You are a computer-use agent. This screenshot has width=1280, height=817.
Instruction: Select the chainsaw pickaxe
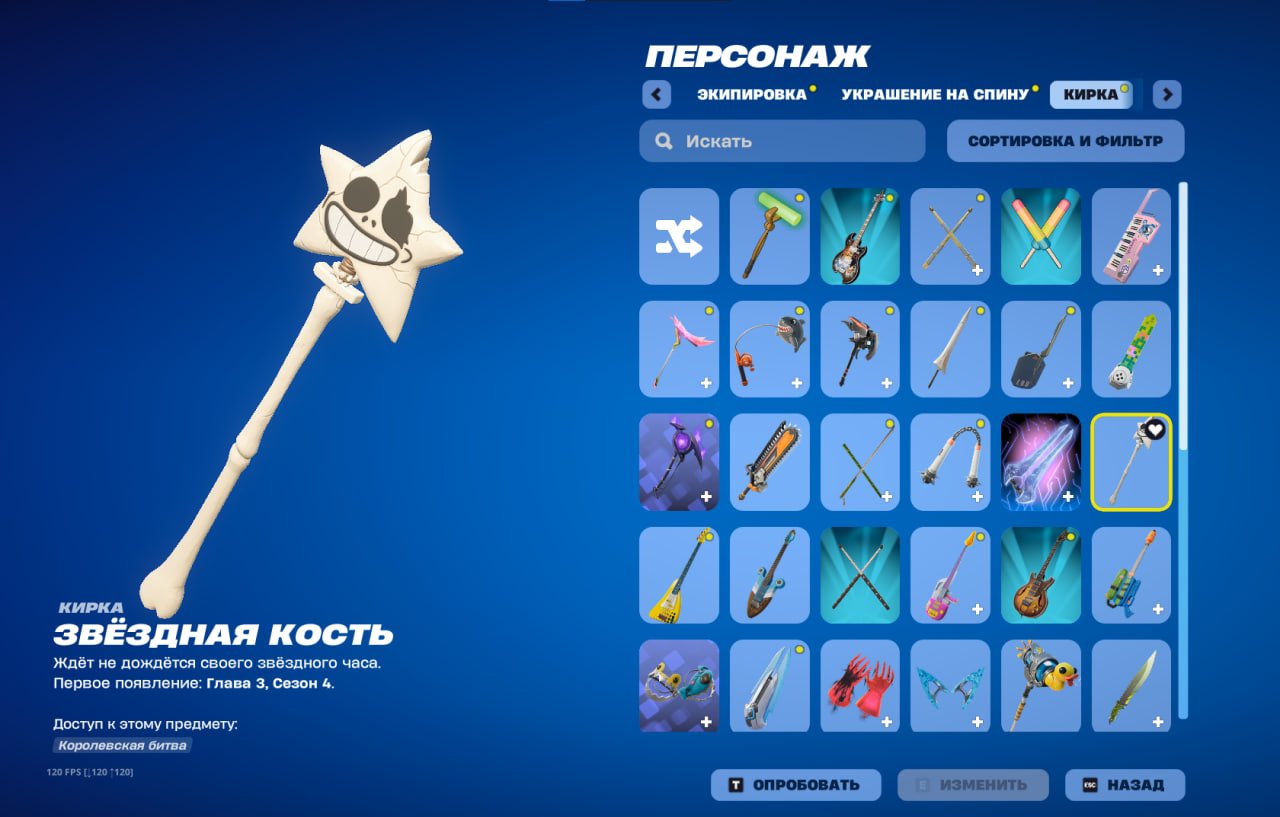tap(769, 462)
